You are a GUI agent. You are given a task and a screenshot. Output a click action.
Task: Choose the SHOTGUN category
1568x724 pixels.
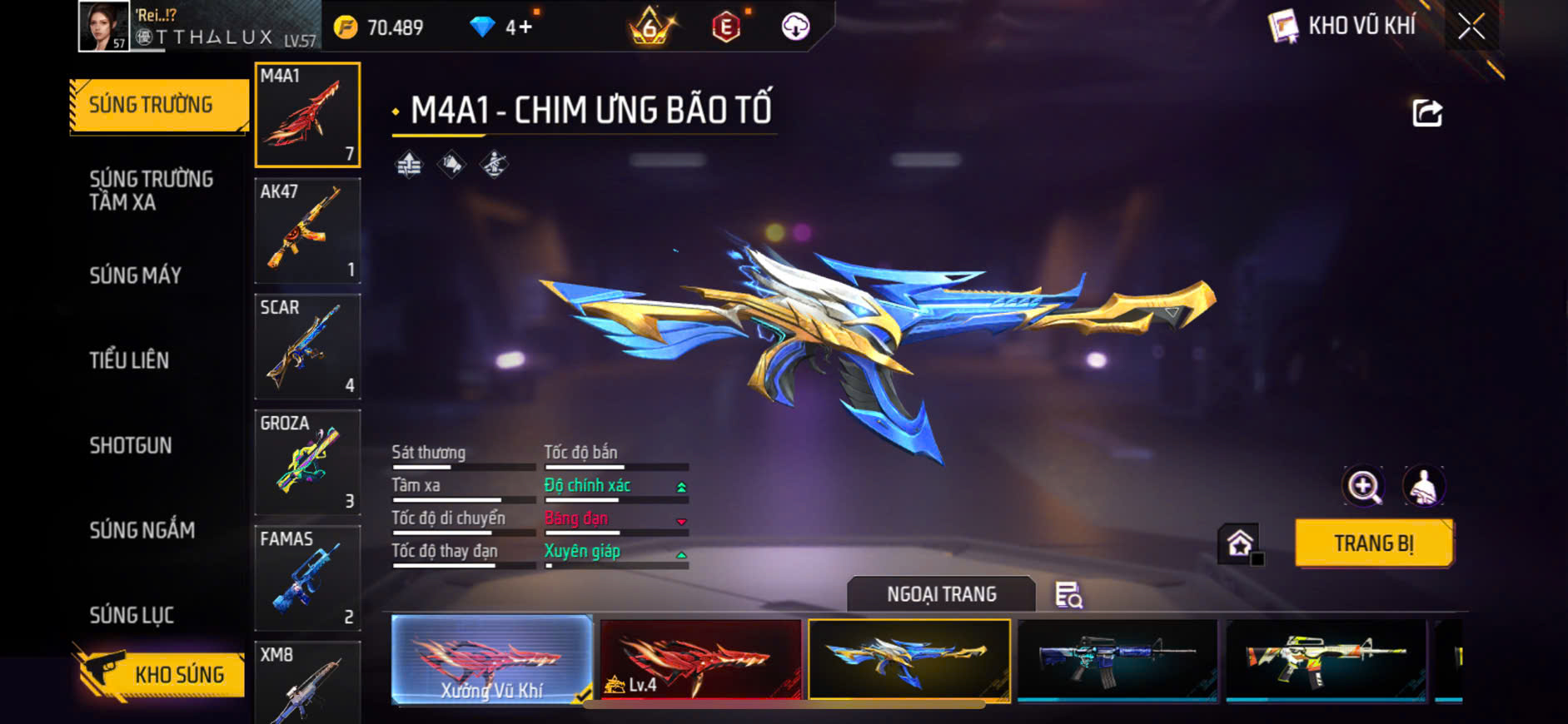click(x=131, y=446)
